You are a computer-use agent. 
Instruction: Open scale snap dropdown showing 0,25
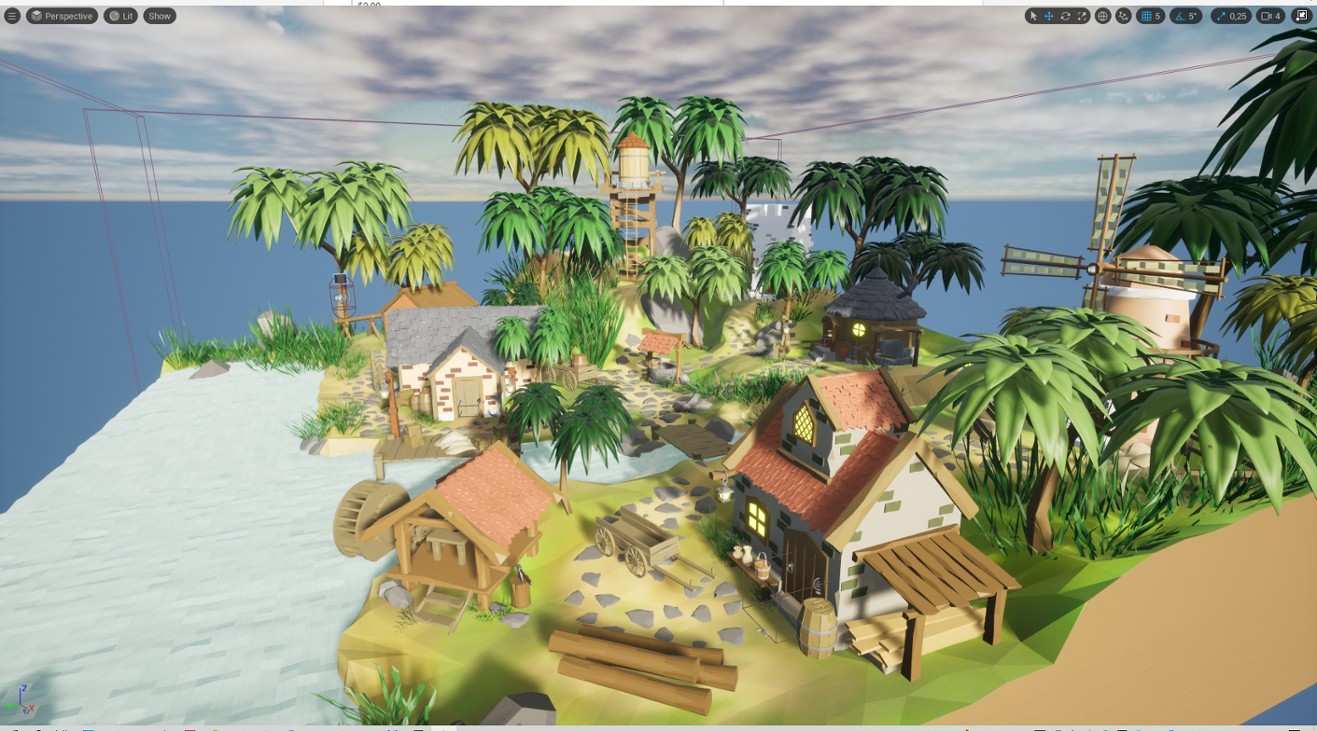point(1240,15)
